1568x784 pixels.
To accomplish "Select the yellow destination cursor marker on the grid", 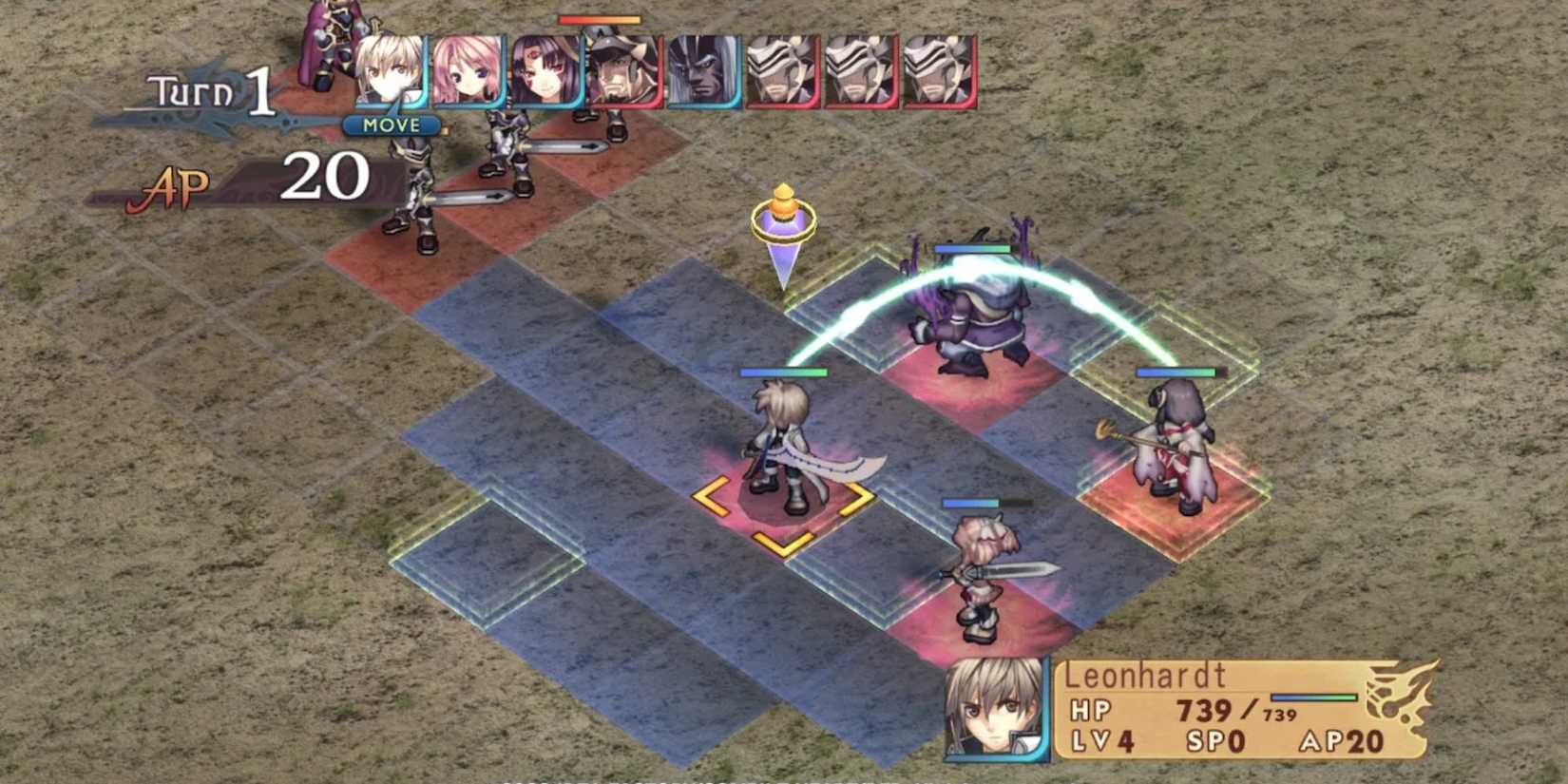I will (x=785, y=223).
